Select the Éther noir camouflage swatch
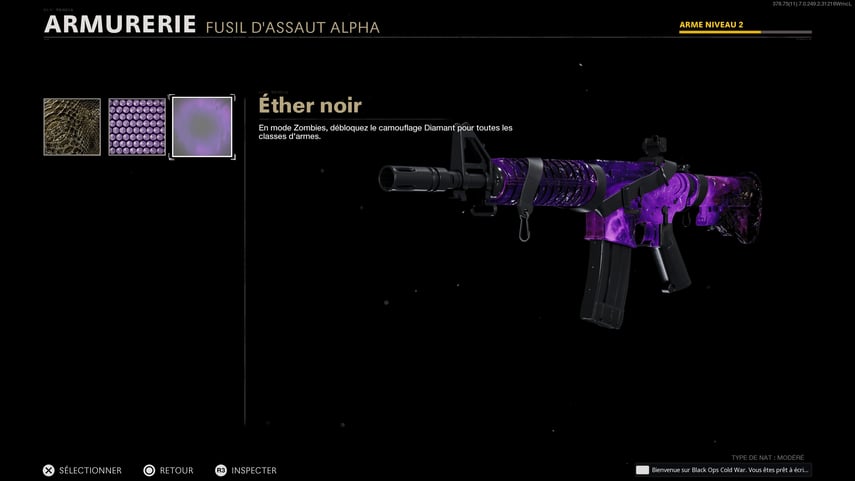 point(202,127)
